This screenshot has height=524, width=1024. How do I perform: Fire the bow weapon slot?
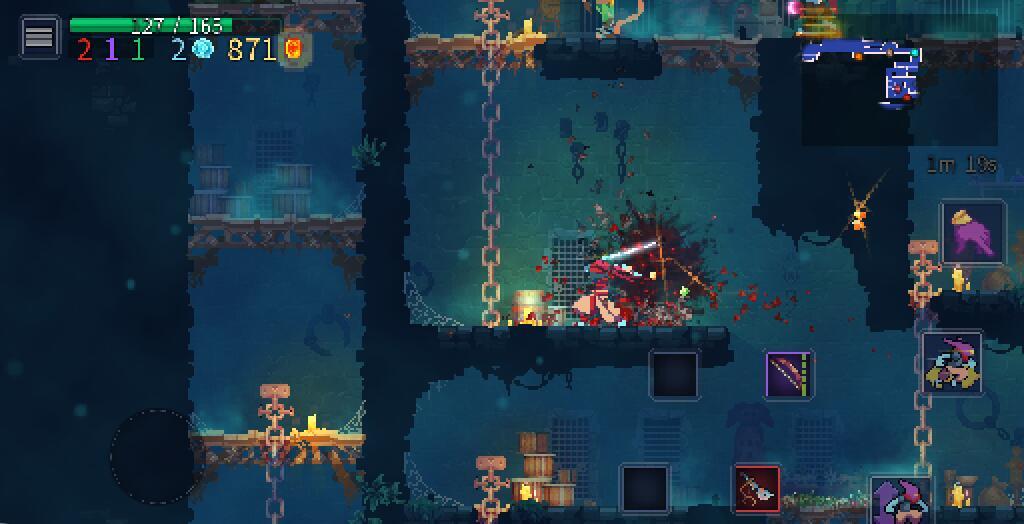(x=790, y=376)
